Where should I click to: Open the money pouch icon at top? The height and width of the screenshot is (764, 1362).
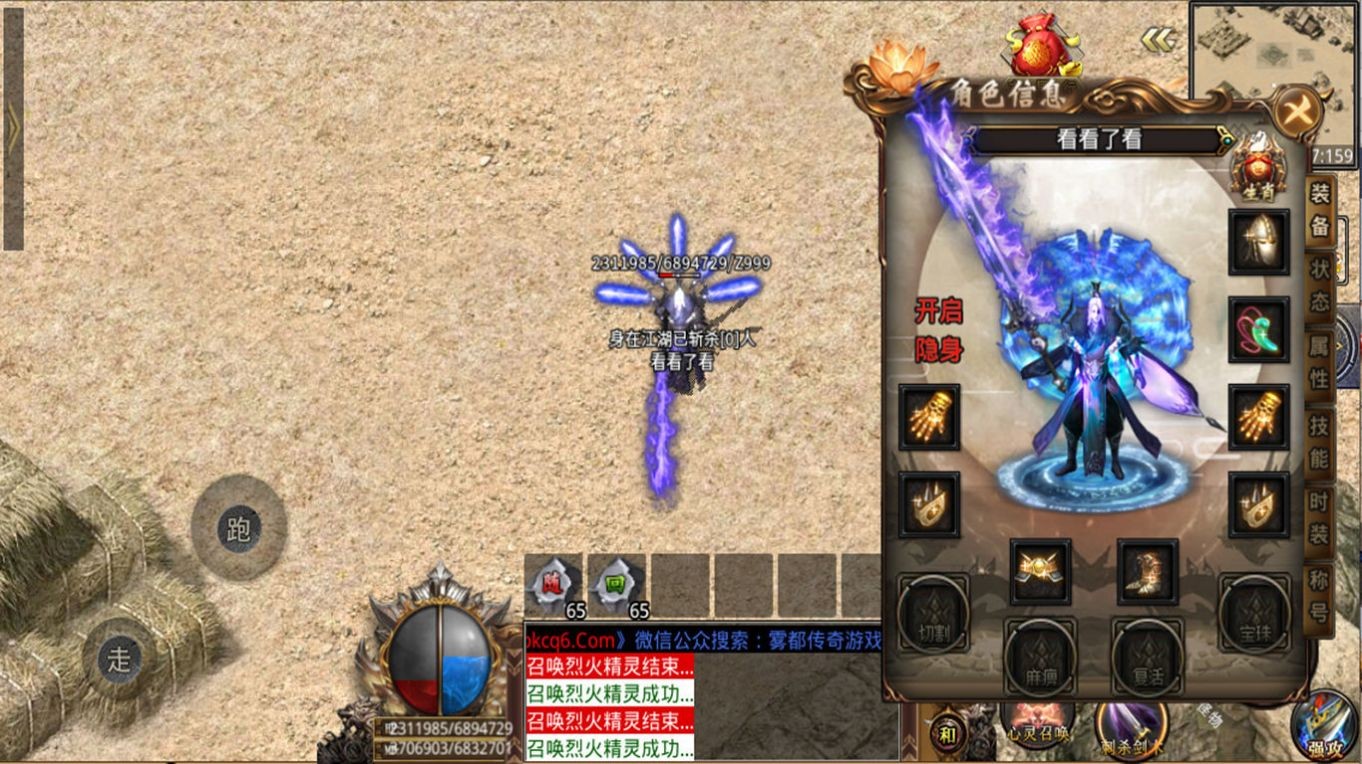1040,45
